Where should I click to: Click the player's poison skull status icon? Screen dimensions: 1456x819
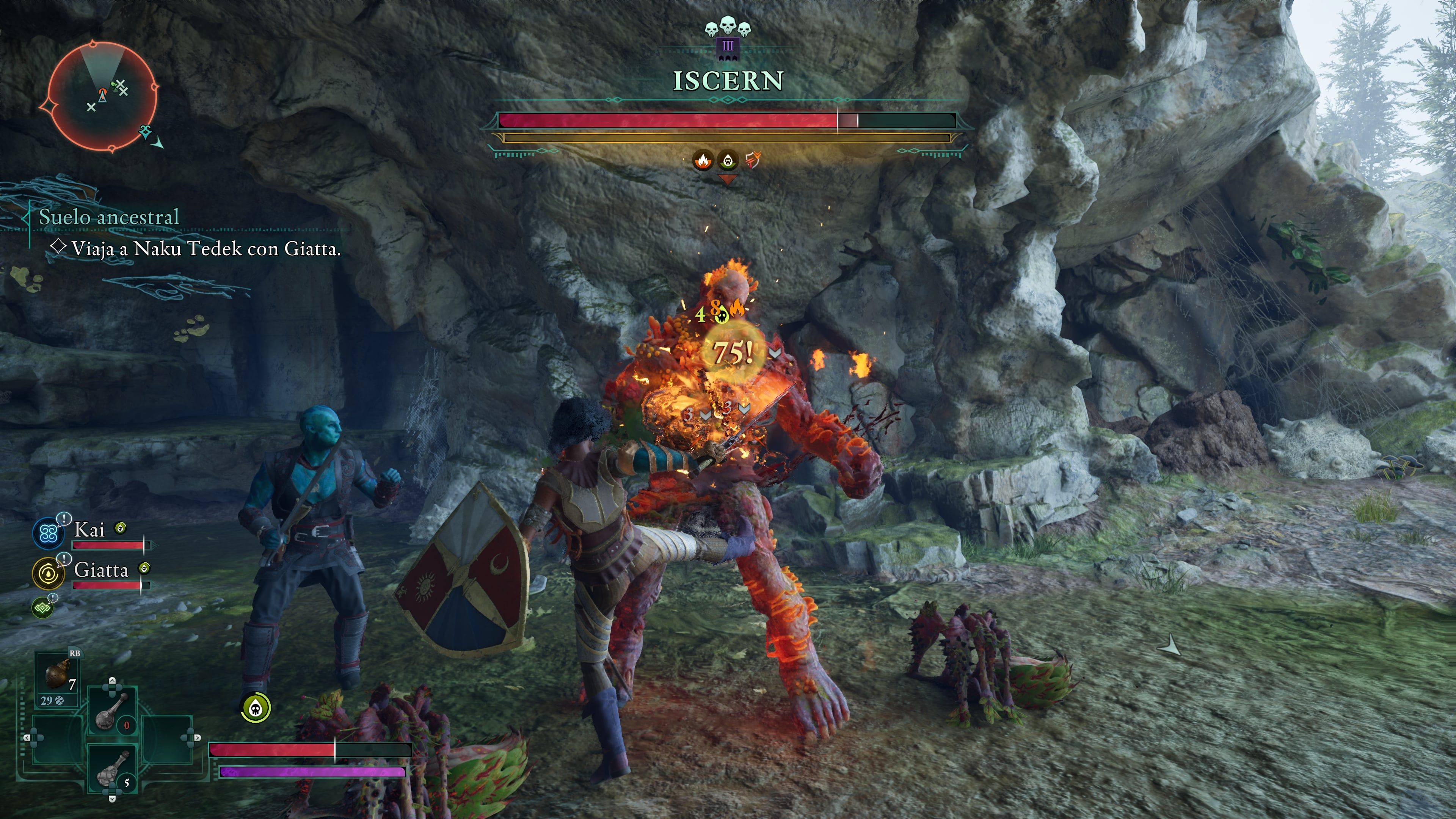256,708
